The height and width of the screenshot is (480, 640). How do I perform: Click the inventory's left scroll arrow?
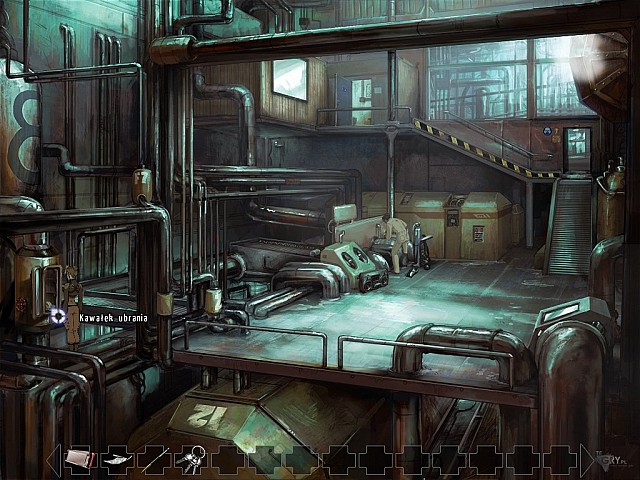coord(52,459)
